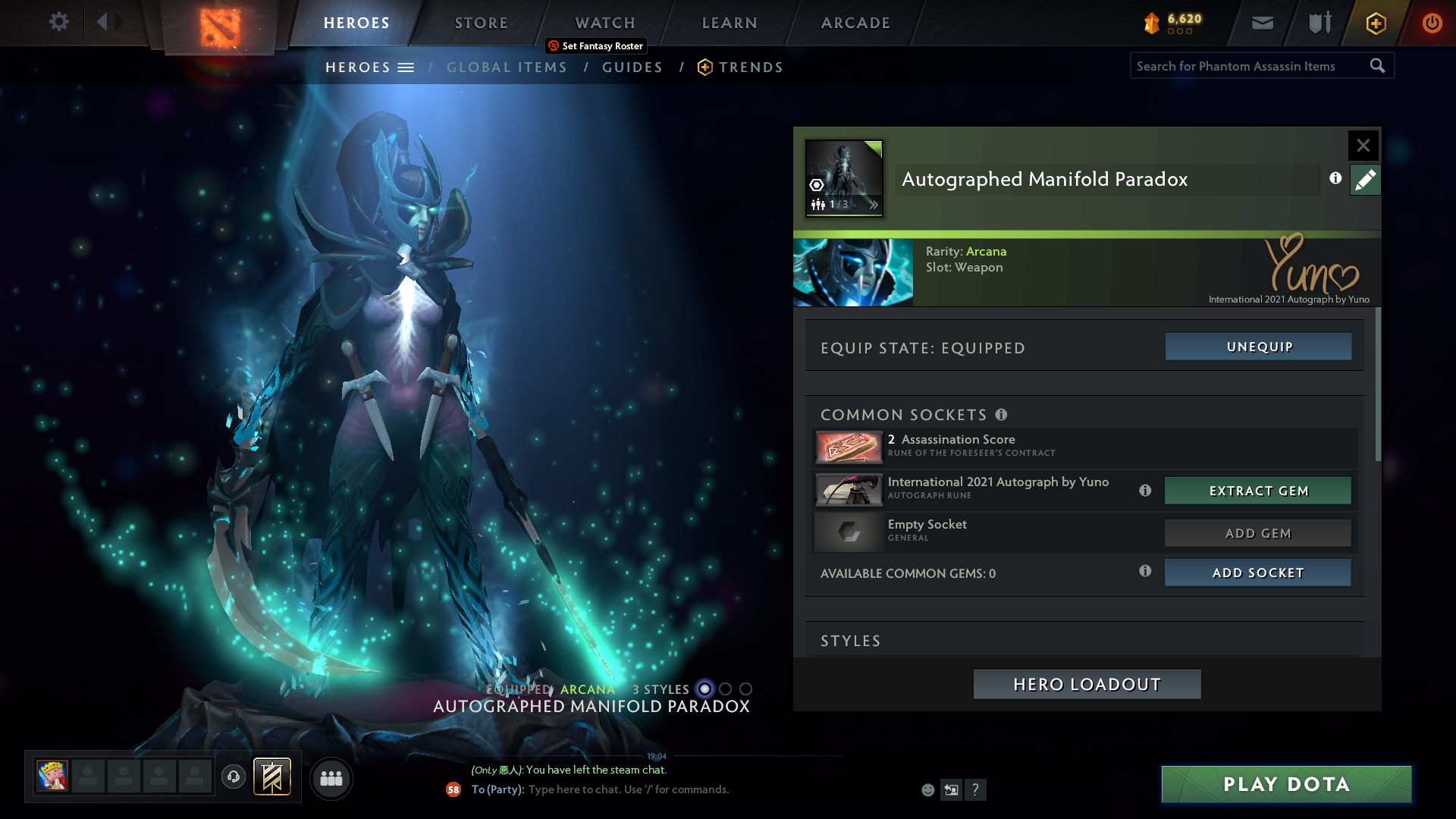The image size is (1456, 819).
Task: Select the third style radio dot
Action: coord(746,689)
